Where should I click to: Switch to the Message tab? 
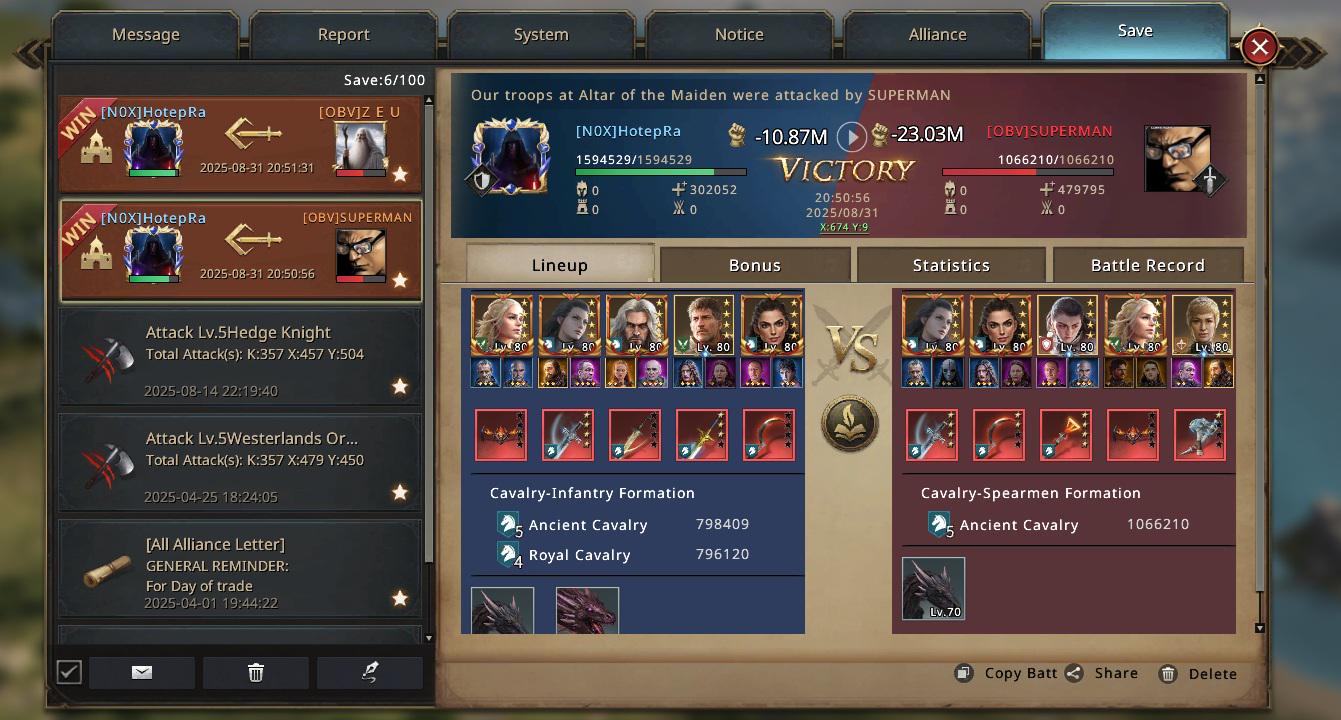click(146, 35)
